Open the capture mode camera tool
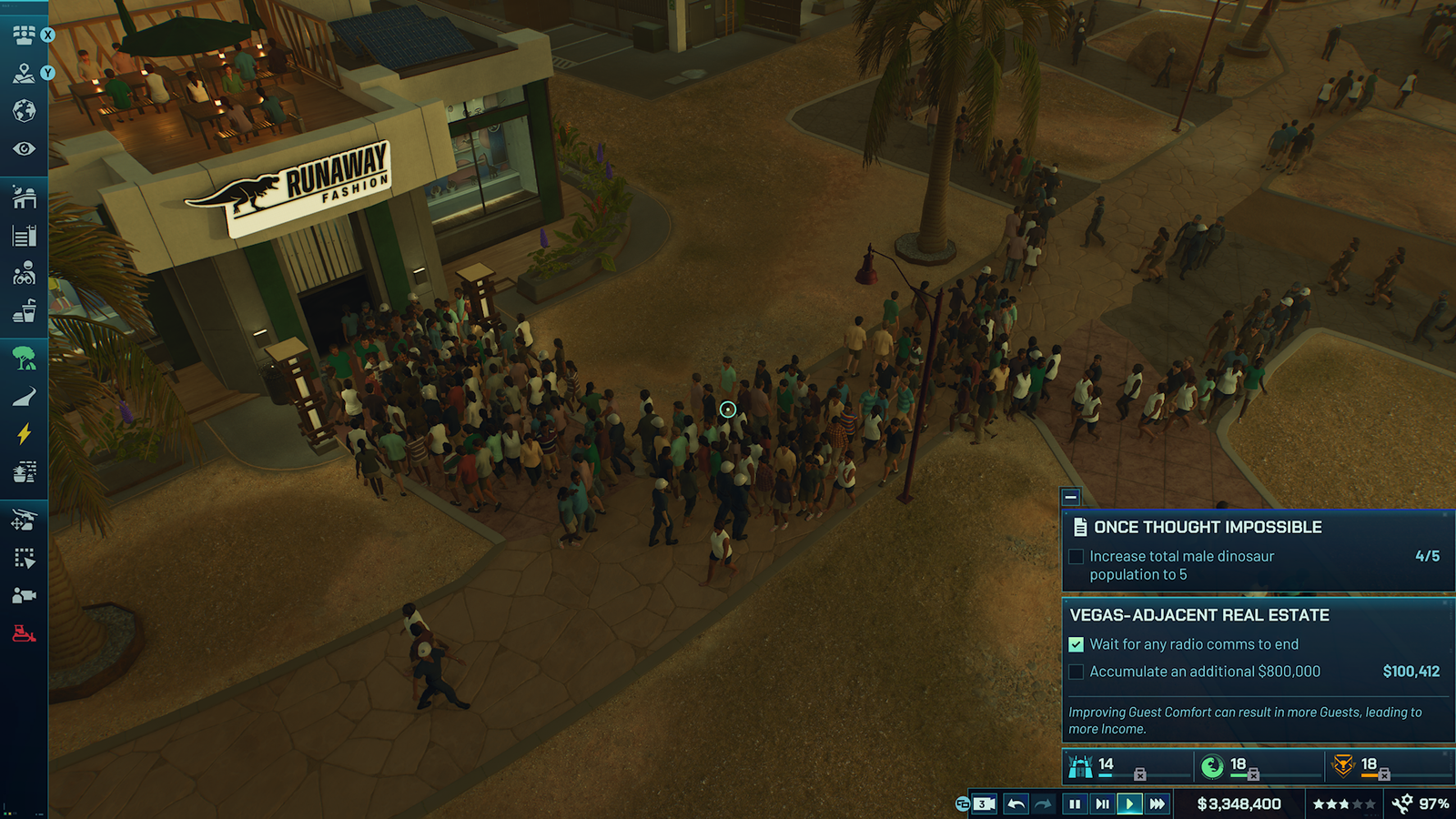The height and width of the screenshot is (819, 1456). [x=24, y=595]
